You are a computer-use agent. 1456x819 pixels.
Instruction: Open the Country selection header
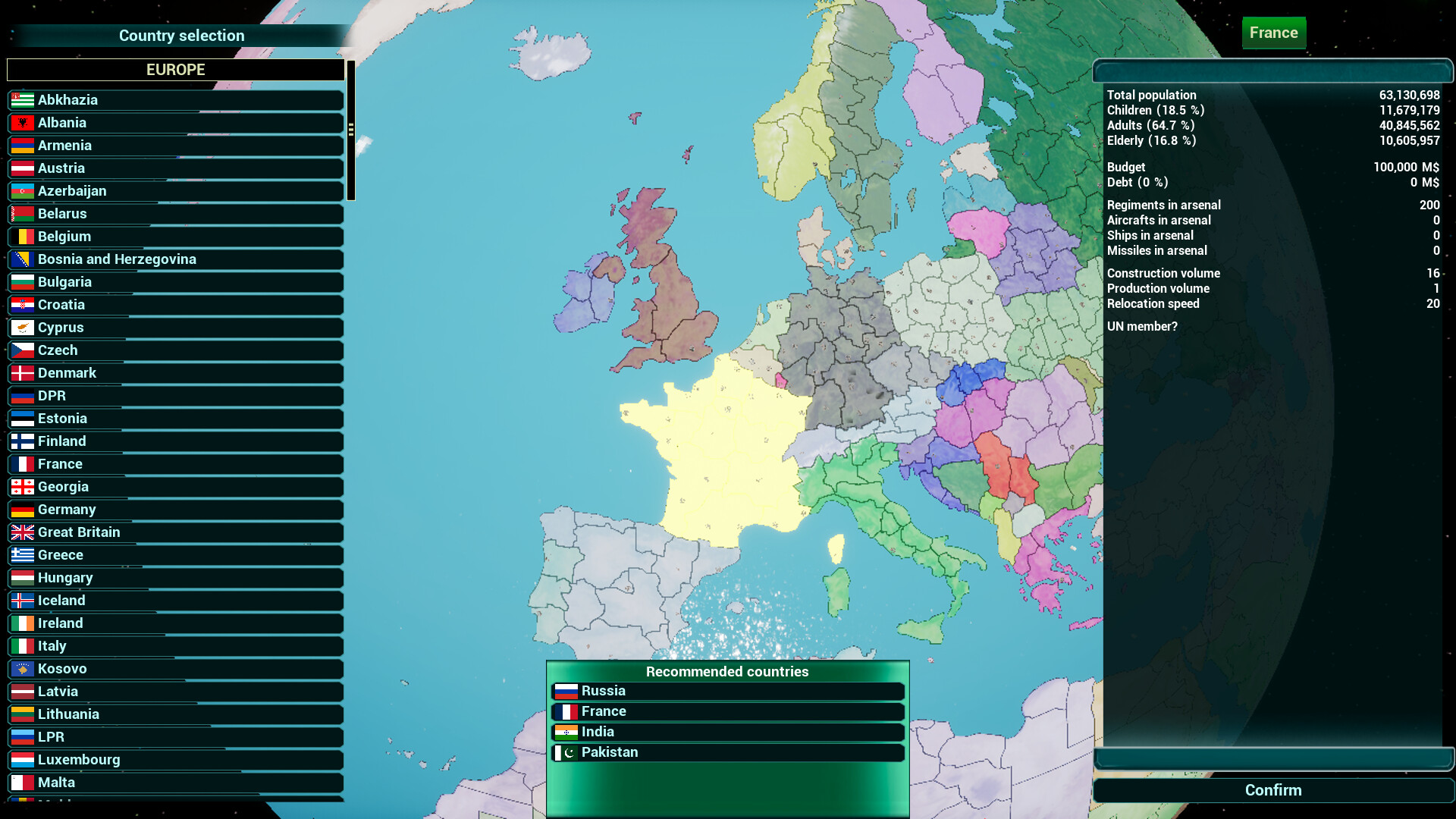[180, 36]
